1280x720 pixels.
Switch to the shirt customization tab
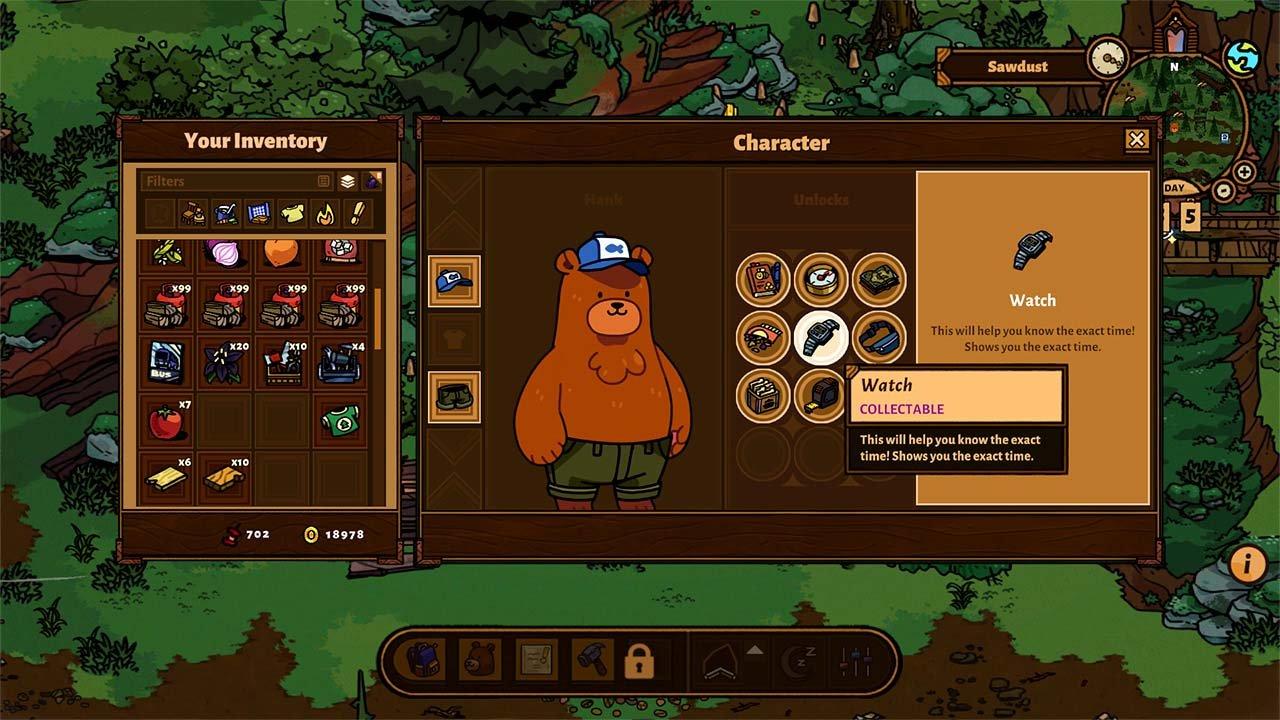pos(454,338)
